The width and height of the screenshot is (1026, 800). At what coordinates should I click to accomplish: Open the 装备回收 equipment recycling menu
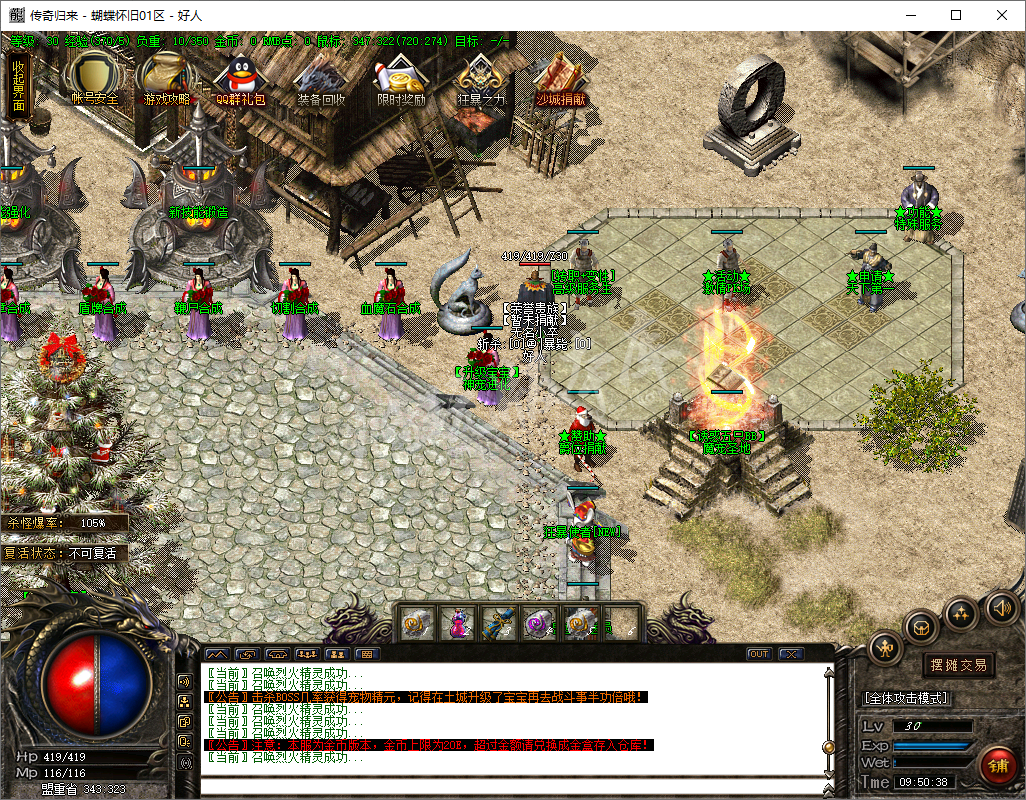tap(321, 78)
